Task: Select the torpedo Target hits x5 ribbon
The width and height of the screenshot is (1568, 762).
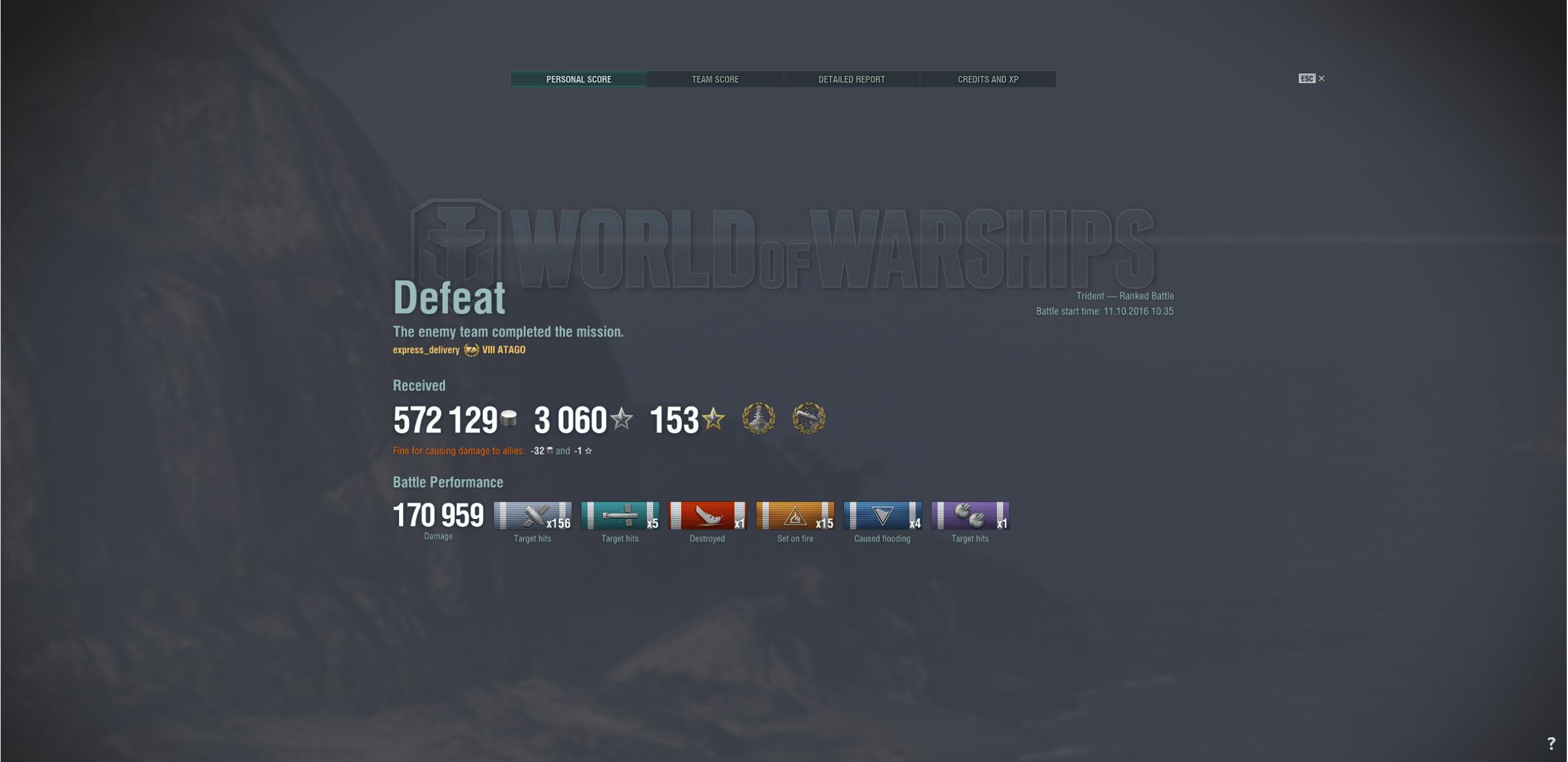Action: pos(620,516)
